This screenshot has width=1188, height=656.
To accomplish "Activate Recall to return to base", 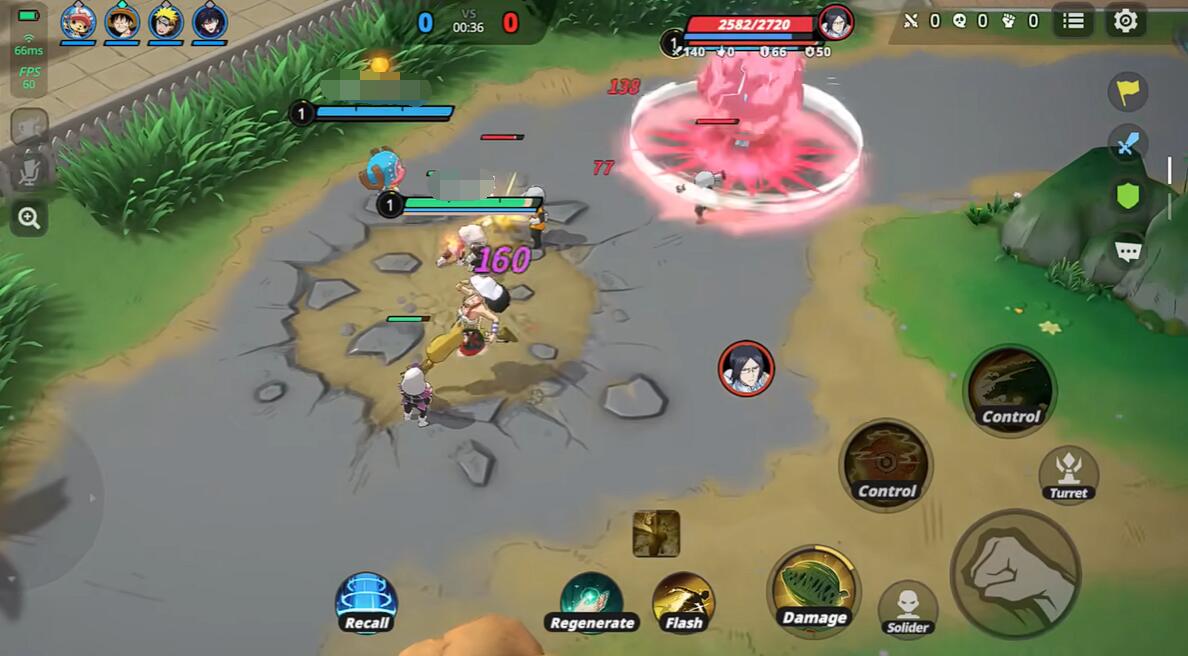I will click(x=366, y=603).
